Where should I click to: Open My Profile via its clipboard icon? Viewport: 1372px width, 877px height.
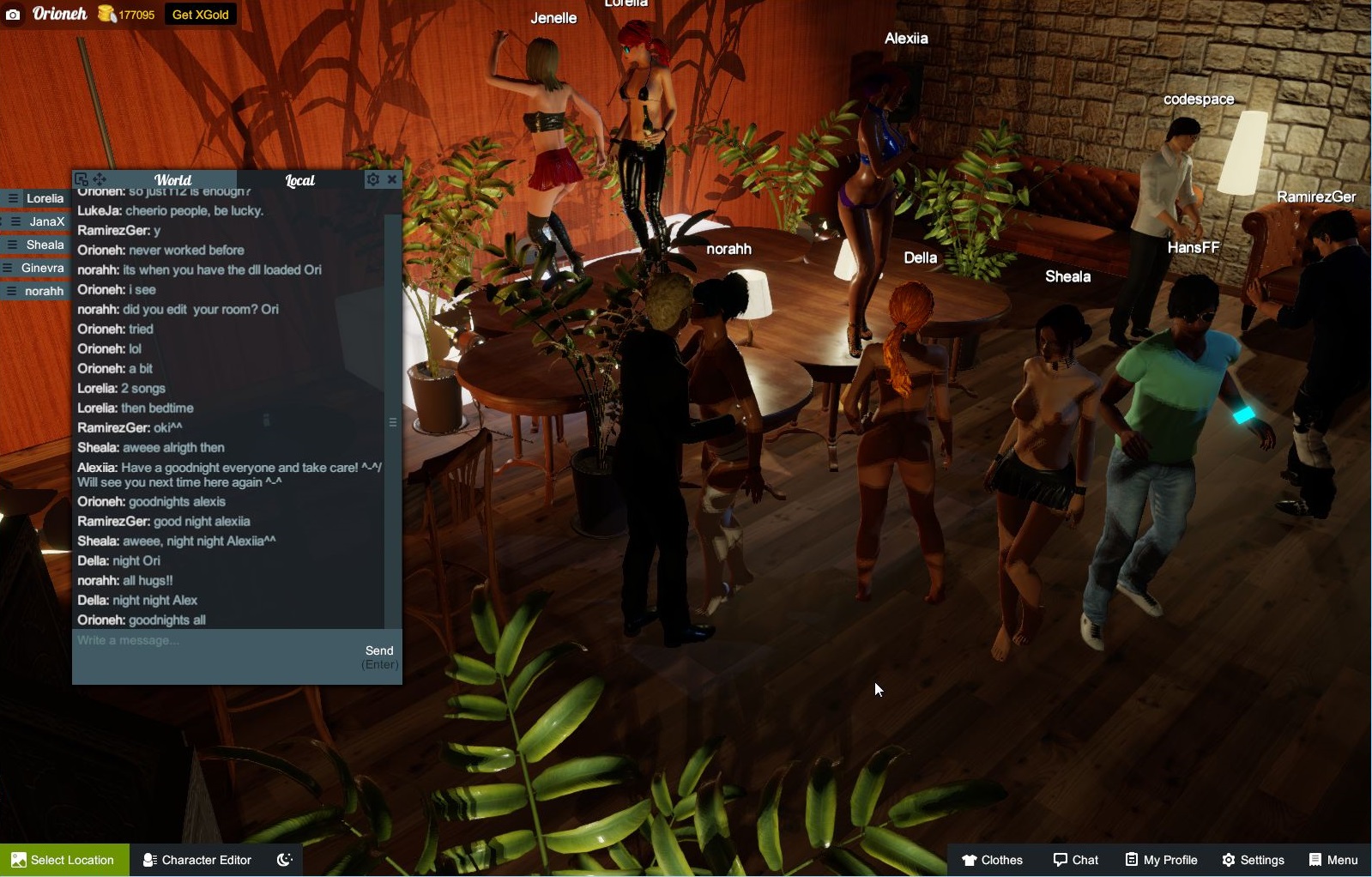point(1130,859)
